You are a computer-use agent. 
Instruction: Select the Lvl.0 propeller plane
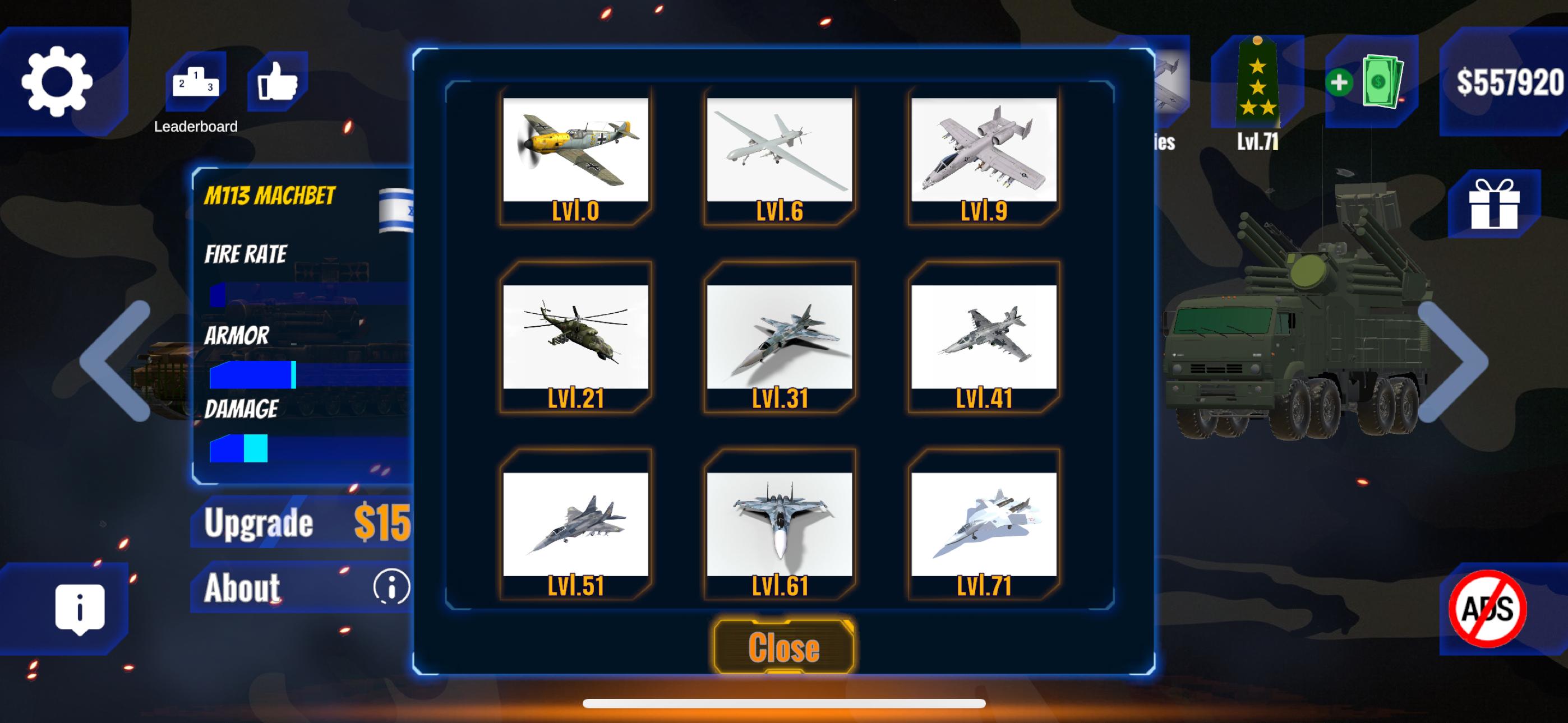(575, 152)
